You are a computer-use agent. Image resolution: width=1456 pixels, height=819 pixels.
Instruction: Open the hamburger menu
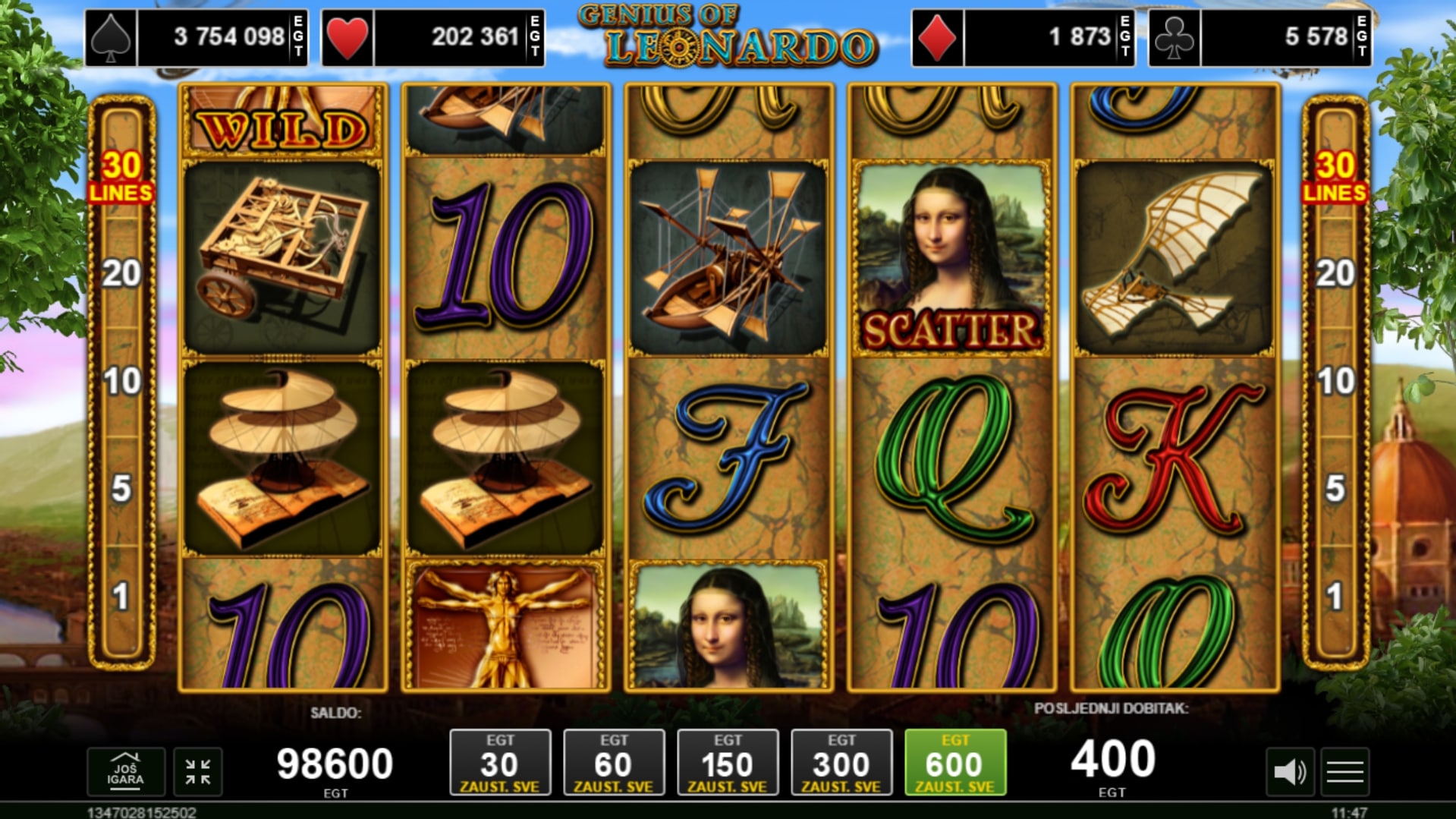(1345, 773)
